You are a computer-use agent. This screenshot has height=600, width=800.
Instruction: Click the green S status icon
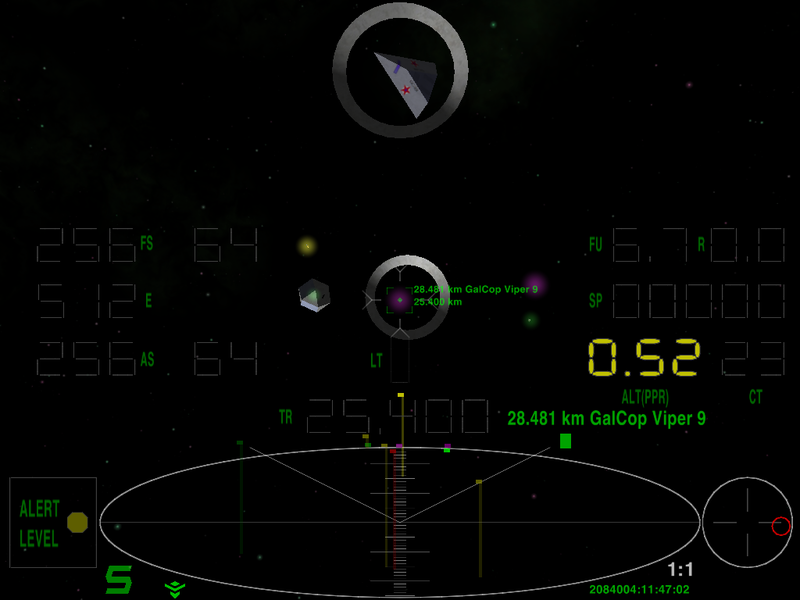[x=120, y=580]
